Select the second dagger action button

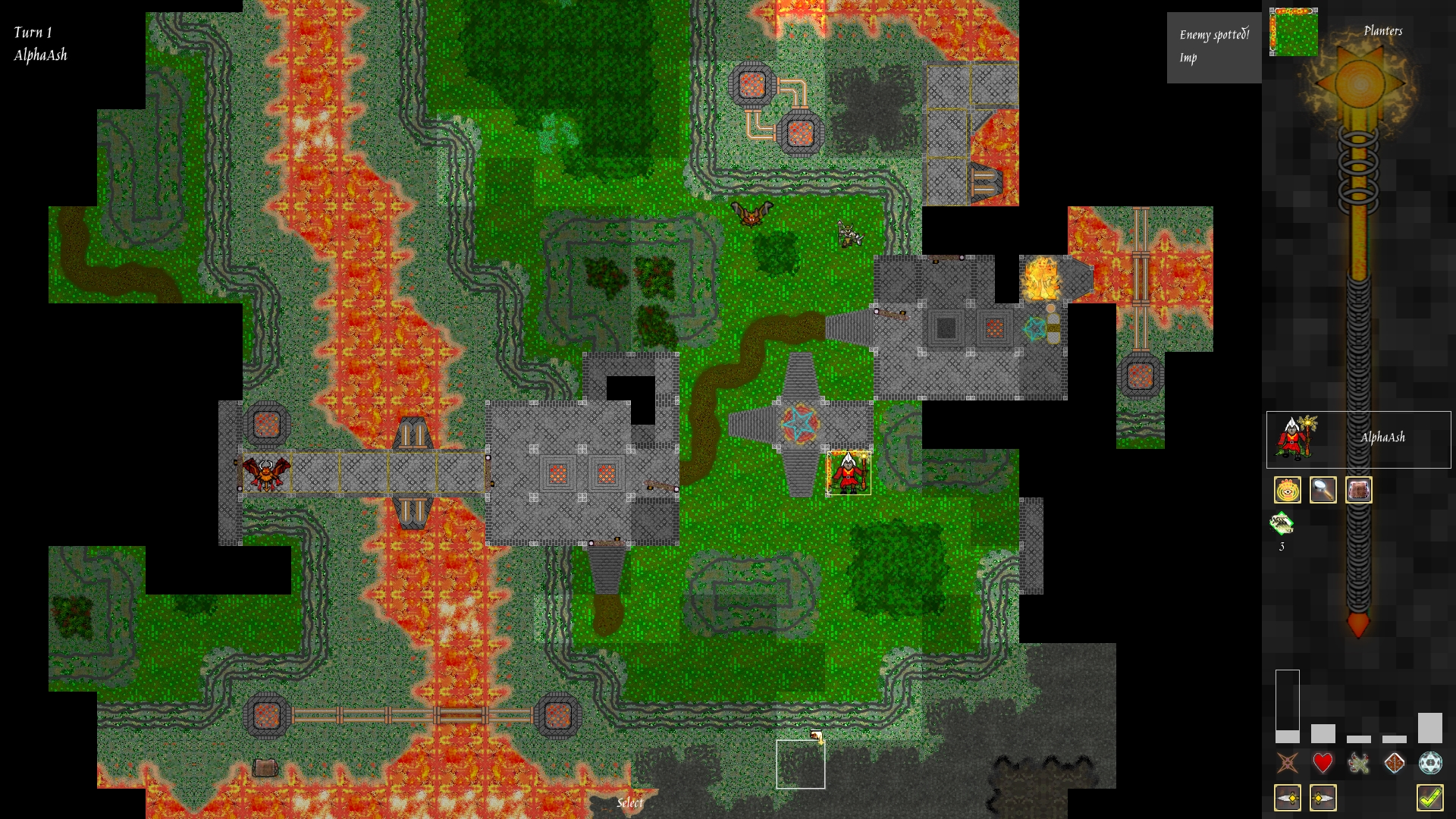(x=1323, y=797)
